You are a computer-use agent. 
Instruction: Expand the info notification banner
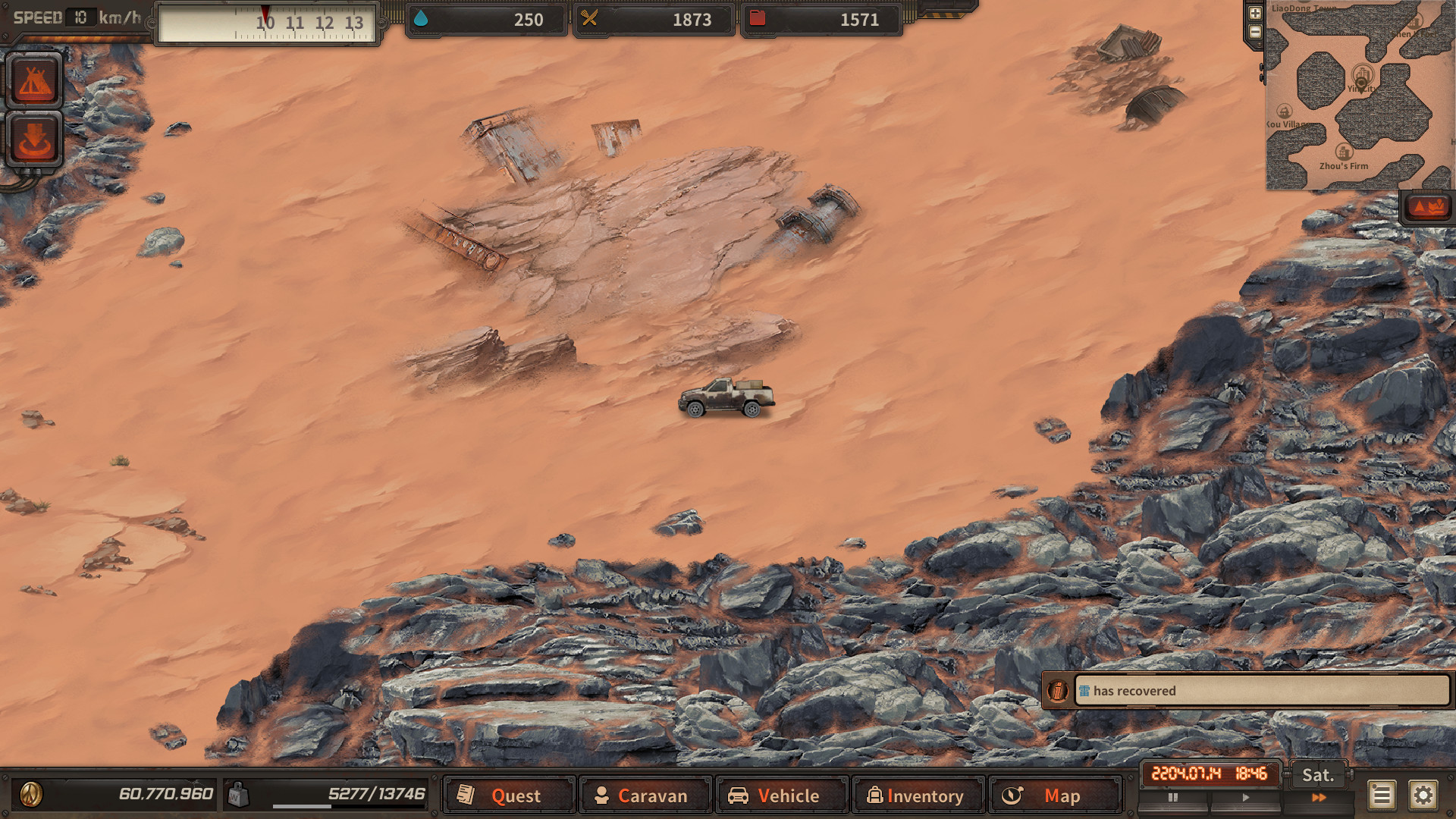pos(1059,691)
